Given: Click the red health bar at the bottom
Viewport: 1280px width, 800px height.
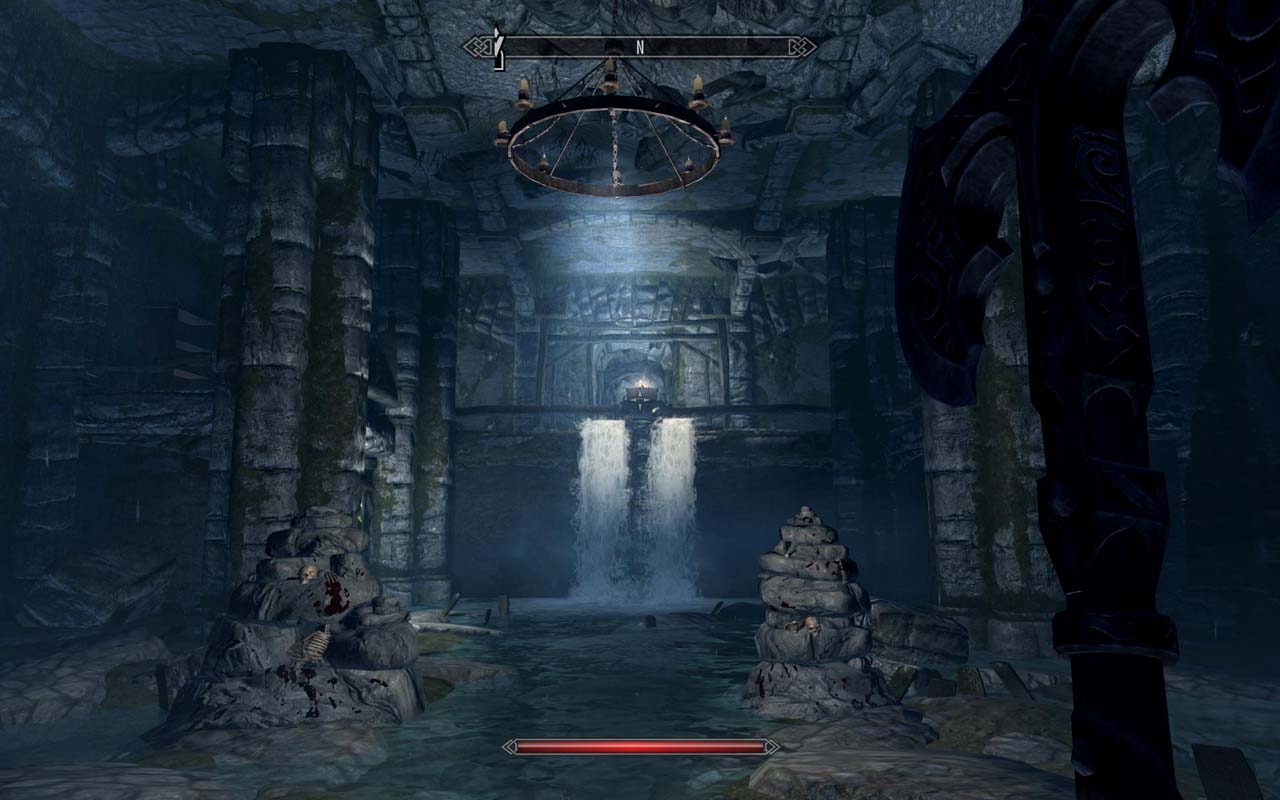Looking at the screenshot, I should point(640,746).
